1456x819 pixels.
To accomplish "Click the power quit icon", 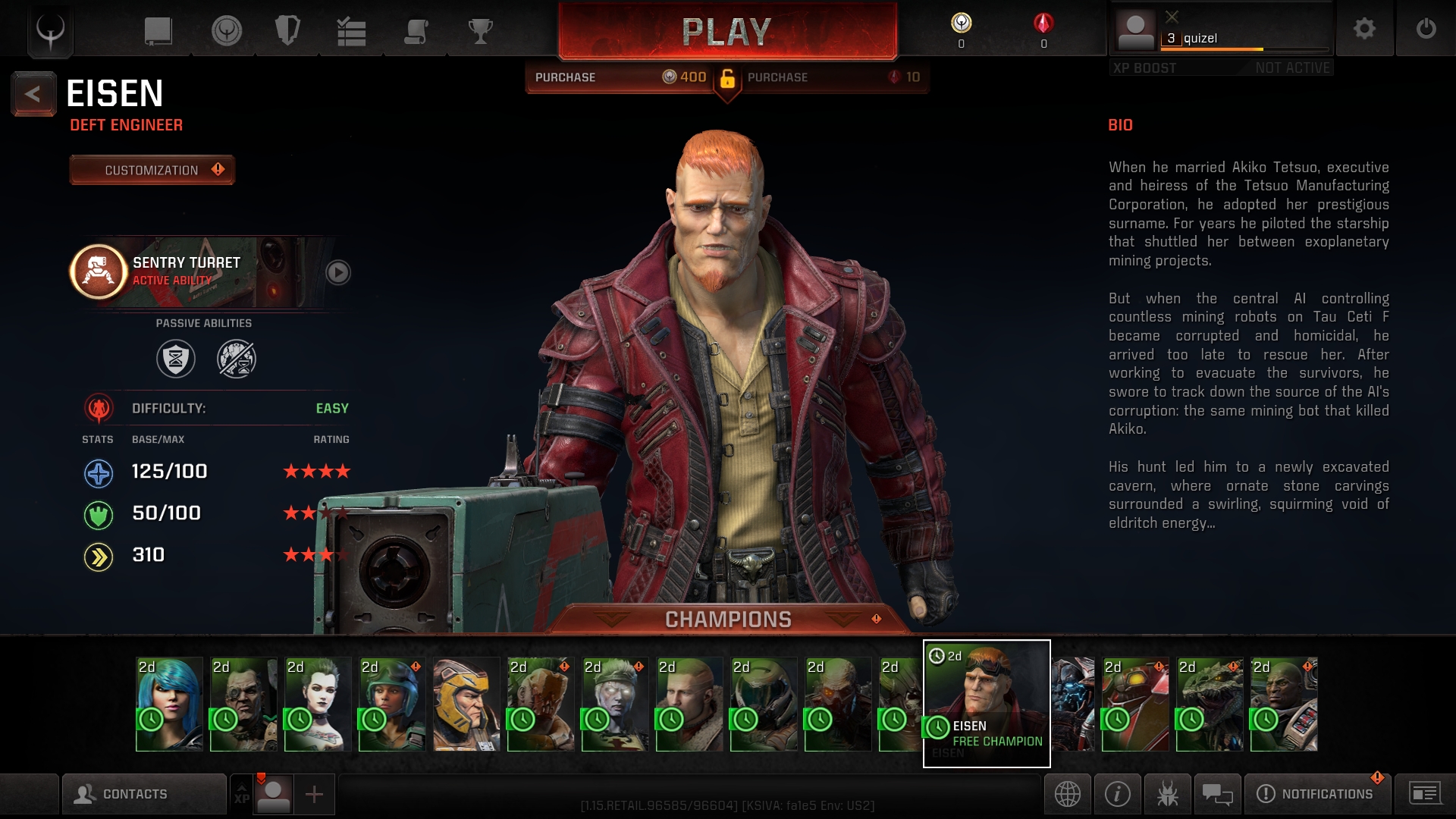I will 1426,29.
